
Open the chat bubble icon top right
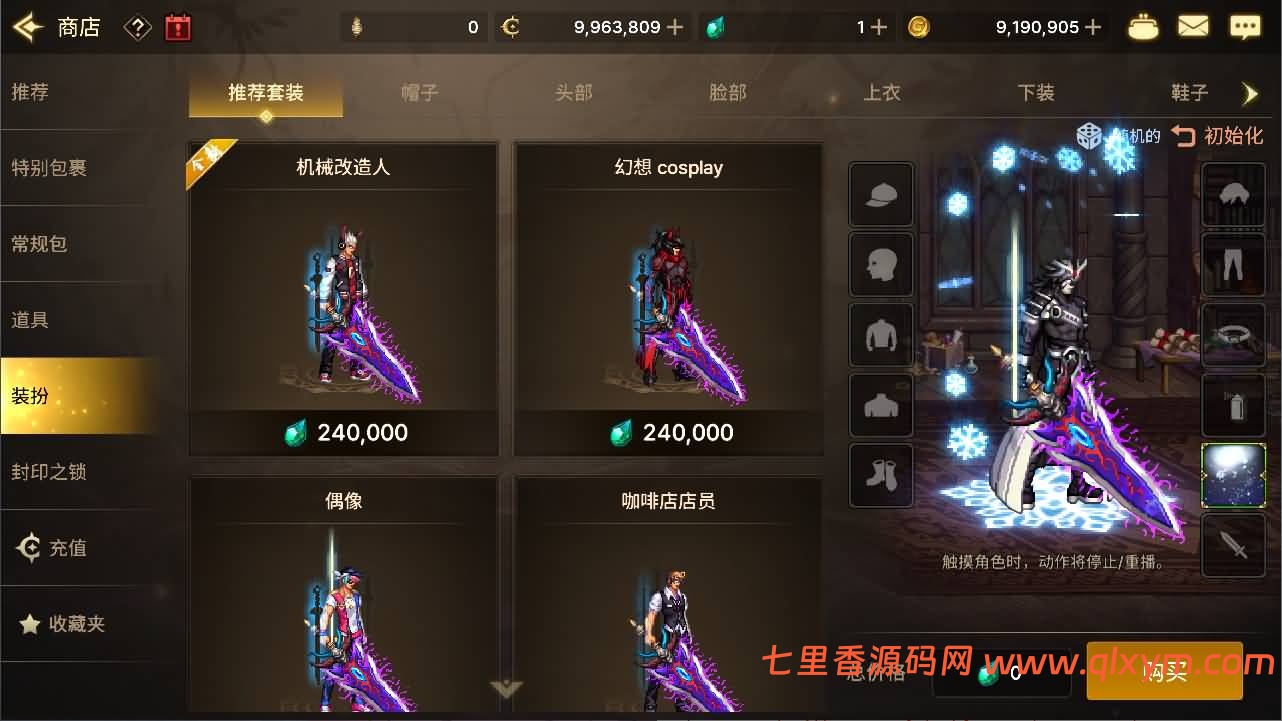coord(1243,26)
